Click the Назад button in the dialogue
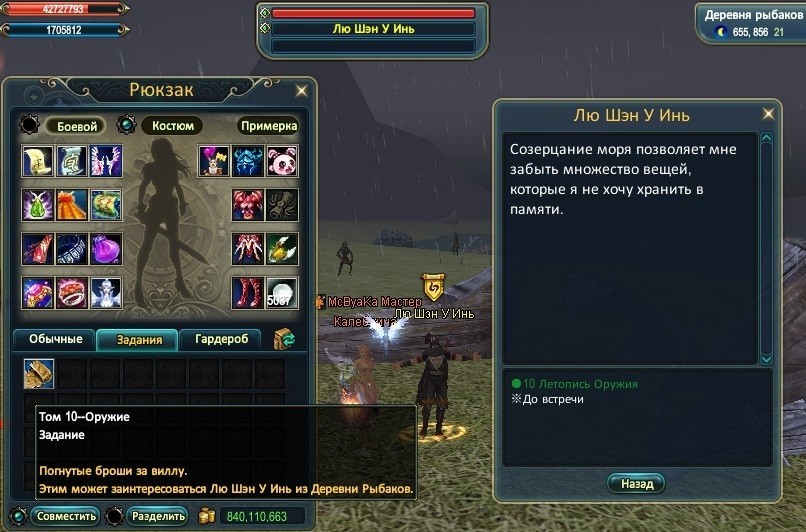Viewport: 806px width, 532px height. (x=635, y=484)
